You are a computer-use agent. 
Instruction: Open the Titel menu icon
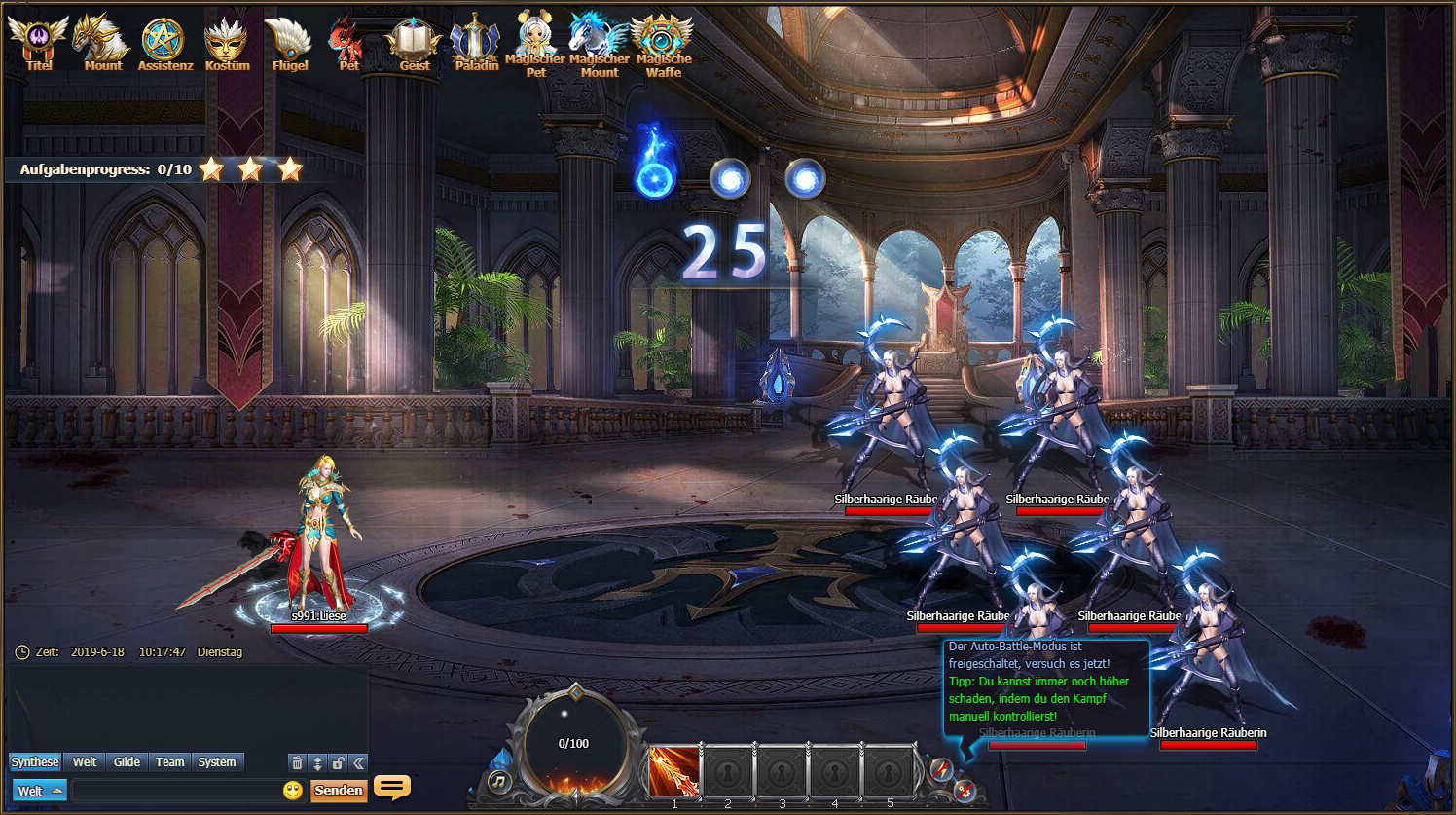point(39,43)
